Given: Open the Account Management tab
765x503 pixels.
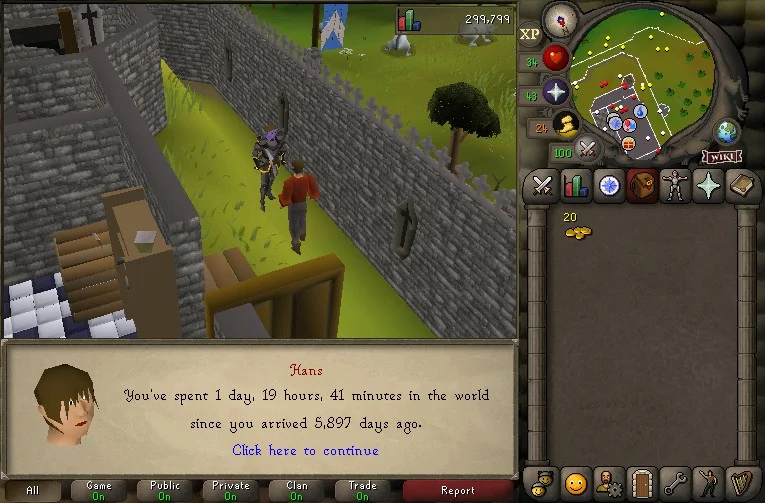Looking at the screenshot, I should pyautogui.click(x=608, y=482).
